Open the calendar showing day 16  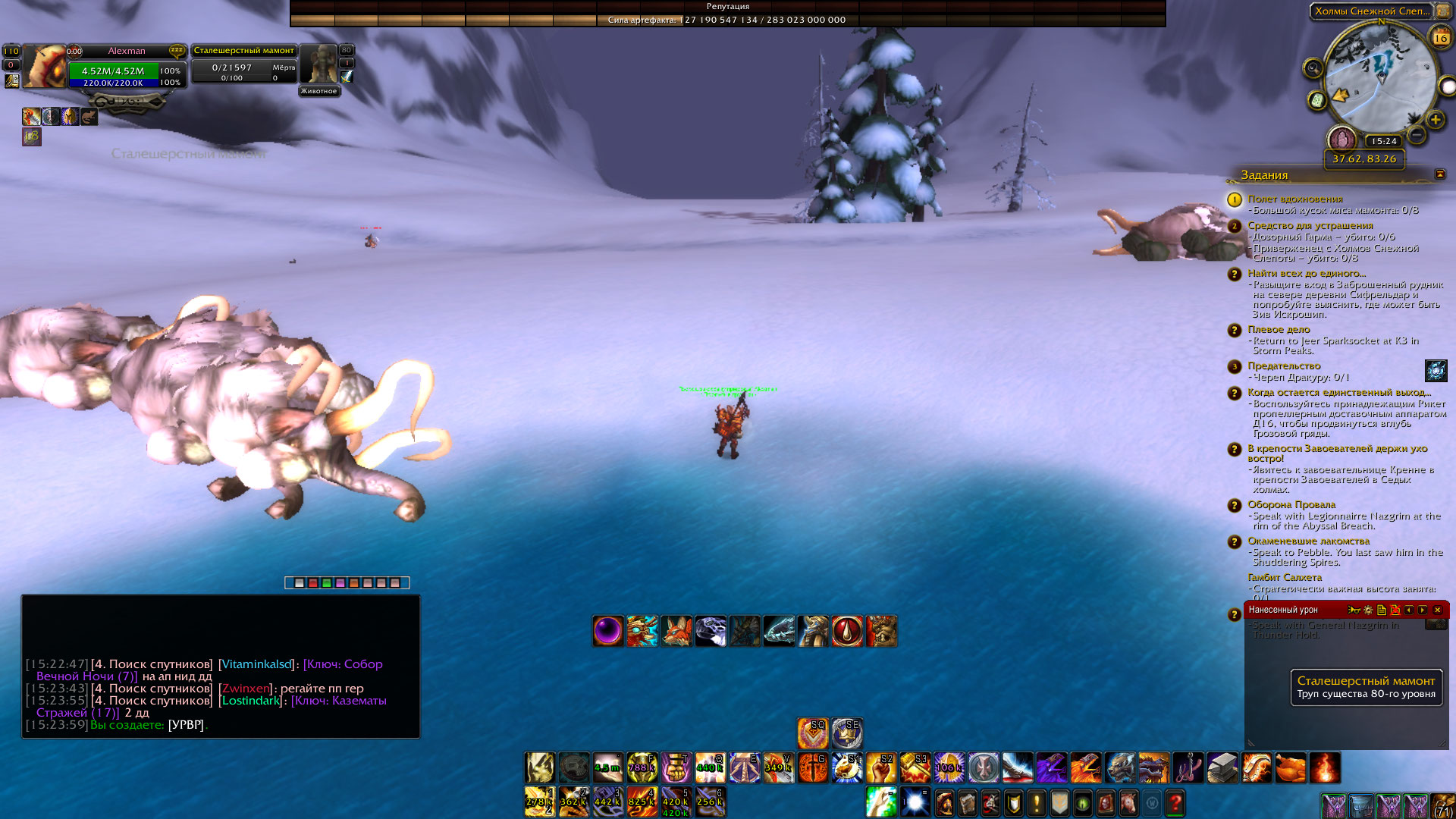[x=1440, y=37]
